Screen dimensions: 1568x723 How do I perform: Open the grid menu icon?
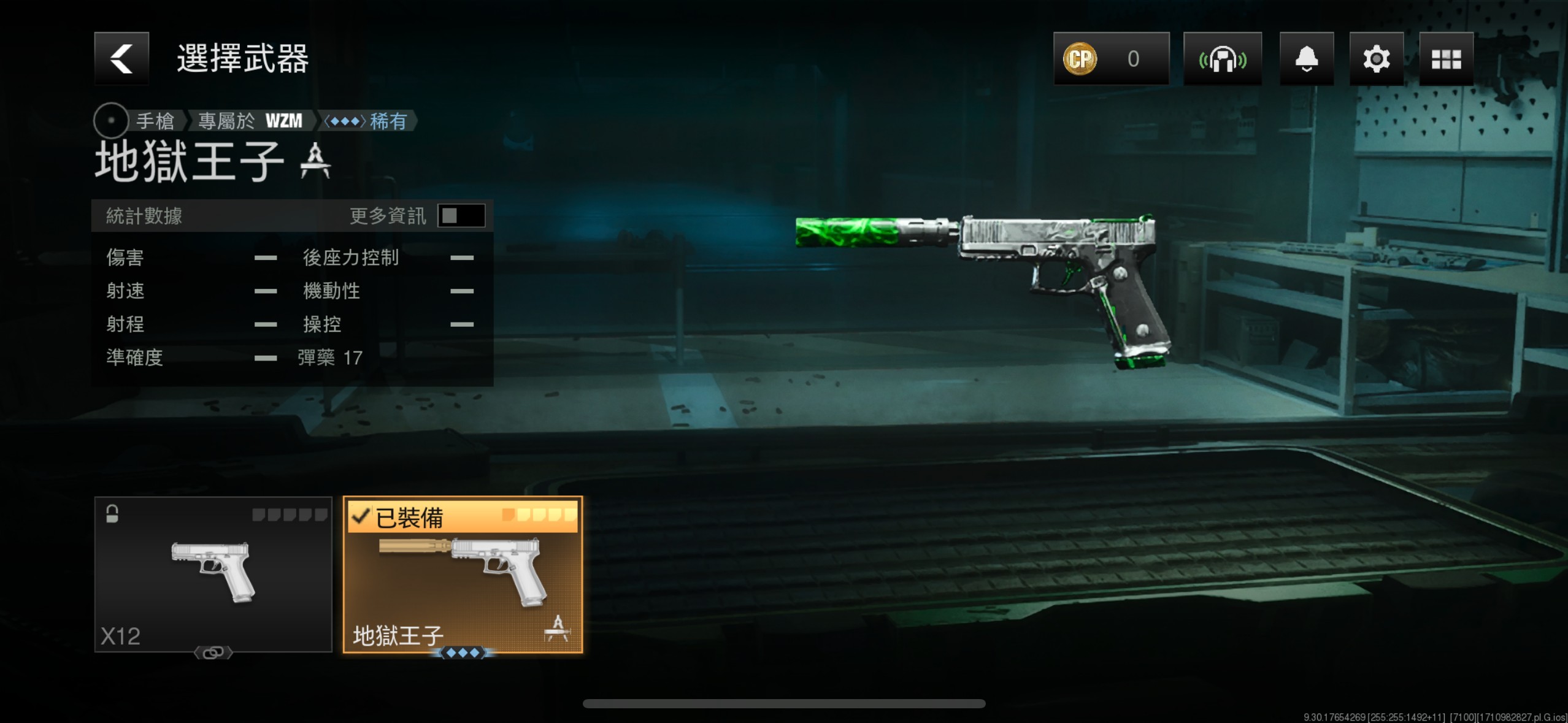[1446, 59]
